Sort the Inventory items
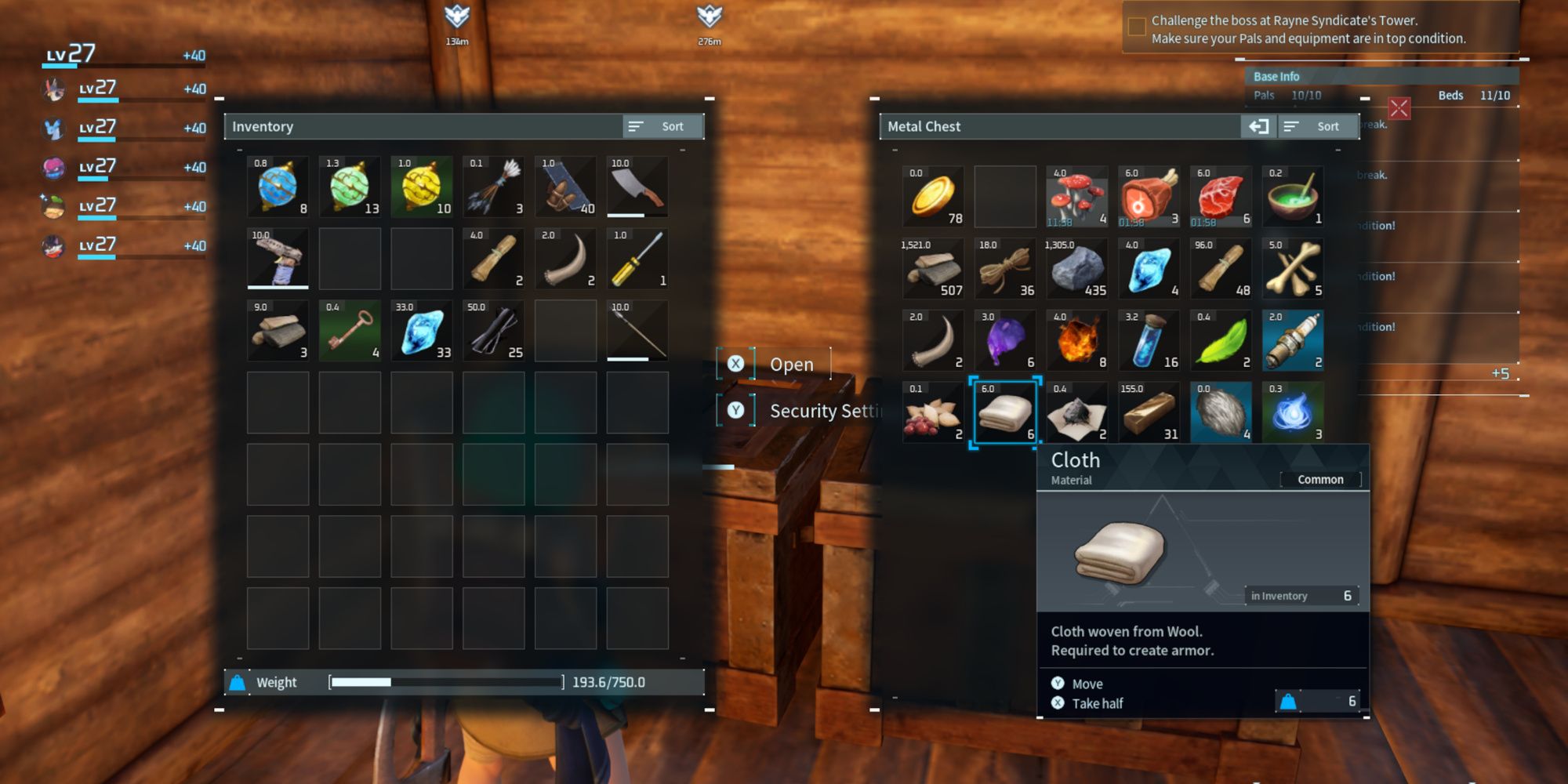The image size is (1568, 784). (x=662, y=125)
